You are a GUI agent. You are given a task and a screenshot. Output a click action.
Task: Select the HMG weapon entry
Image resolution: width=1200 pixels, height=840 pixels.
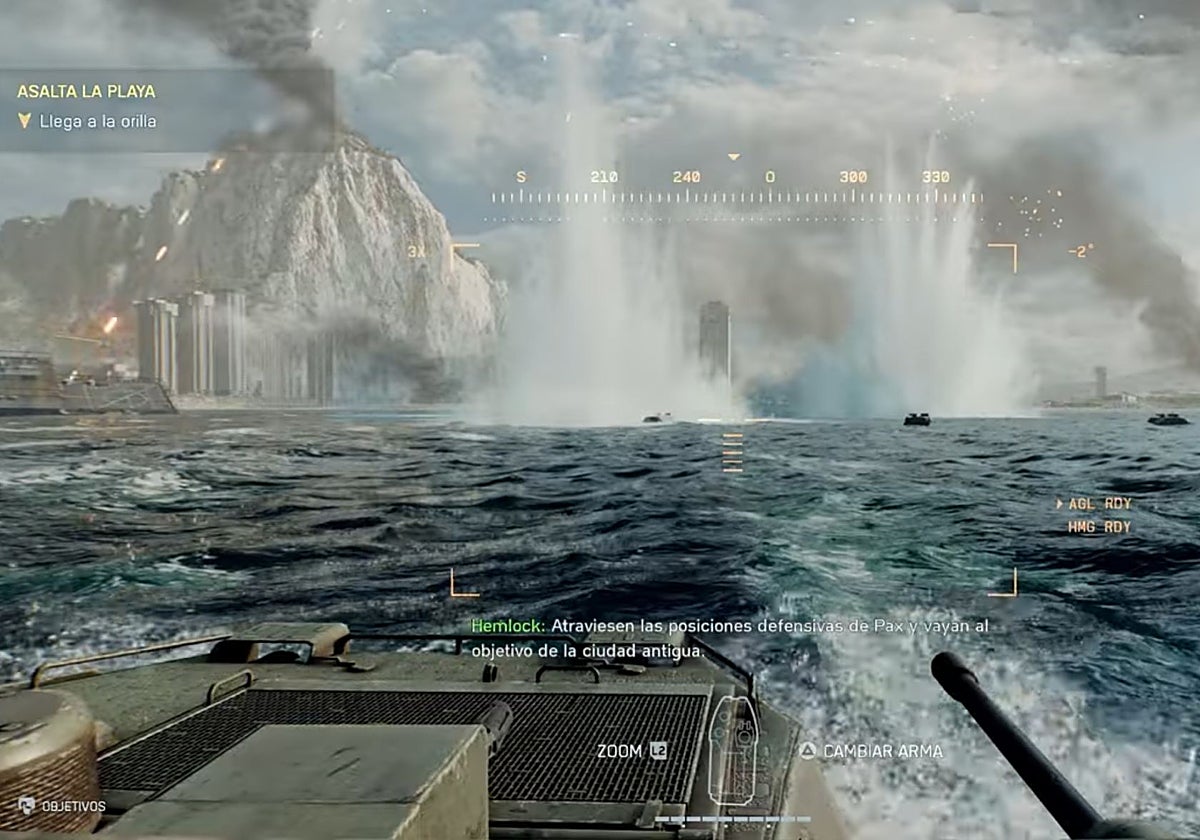[x=1099, y=527]
